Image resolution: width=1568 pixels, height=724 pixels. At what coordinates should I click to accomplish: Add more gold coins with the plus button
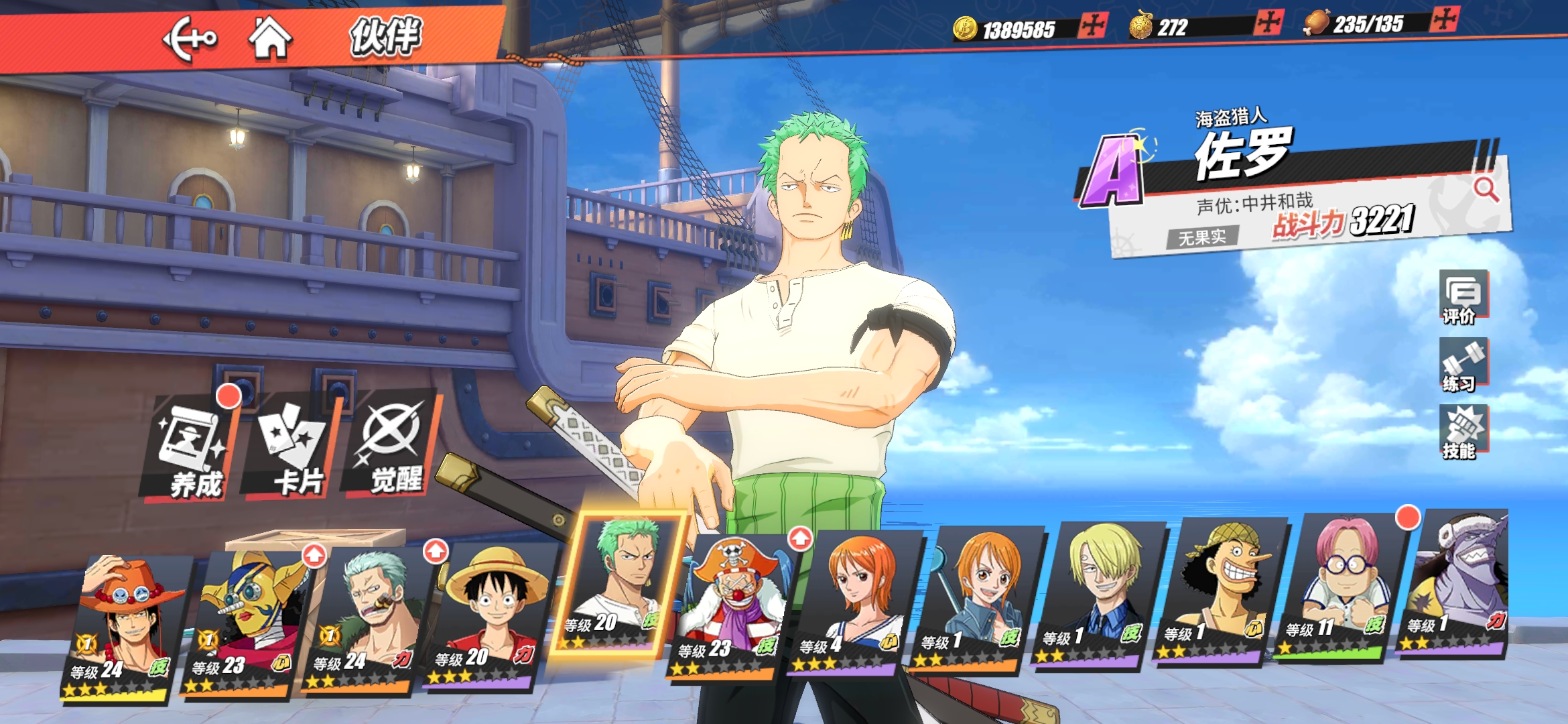pos(1092,26)
